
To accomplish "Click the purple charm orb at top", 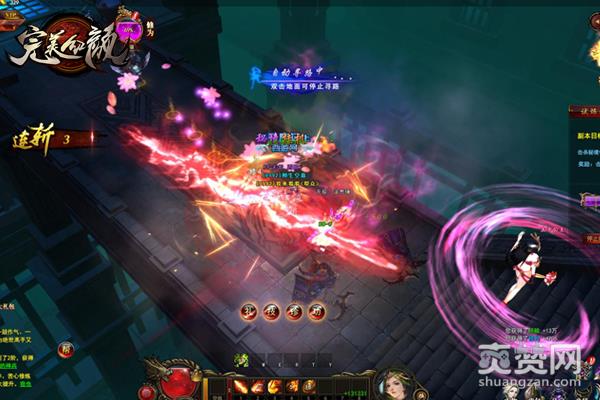I will [127, 31].
